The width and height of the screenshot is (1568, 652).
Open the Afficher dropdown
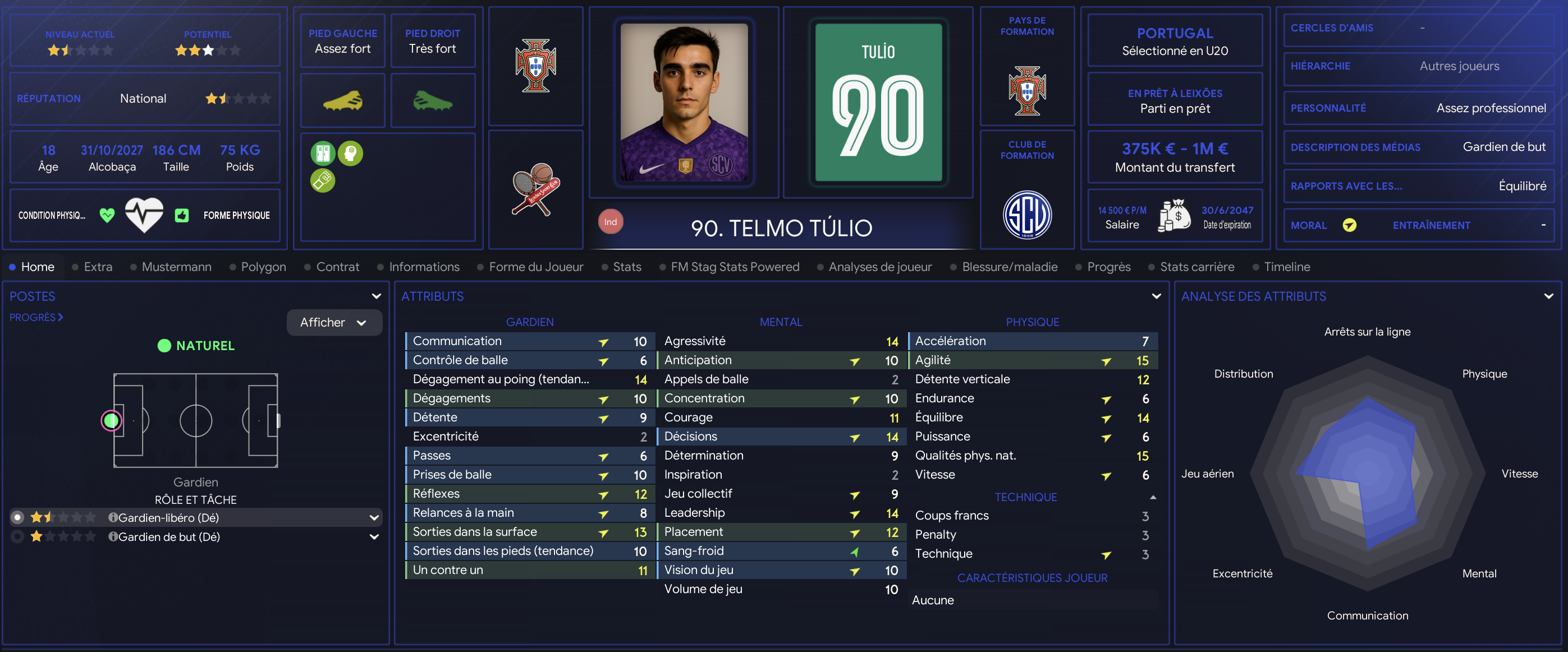click(x=333, y=323)
